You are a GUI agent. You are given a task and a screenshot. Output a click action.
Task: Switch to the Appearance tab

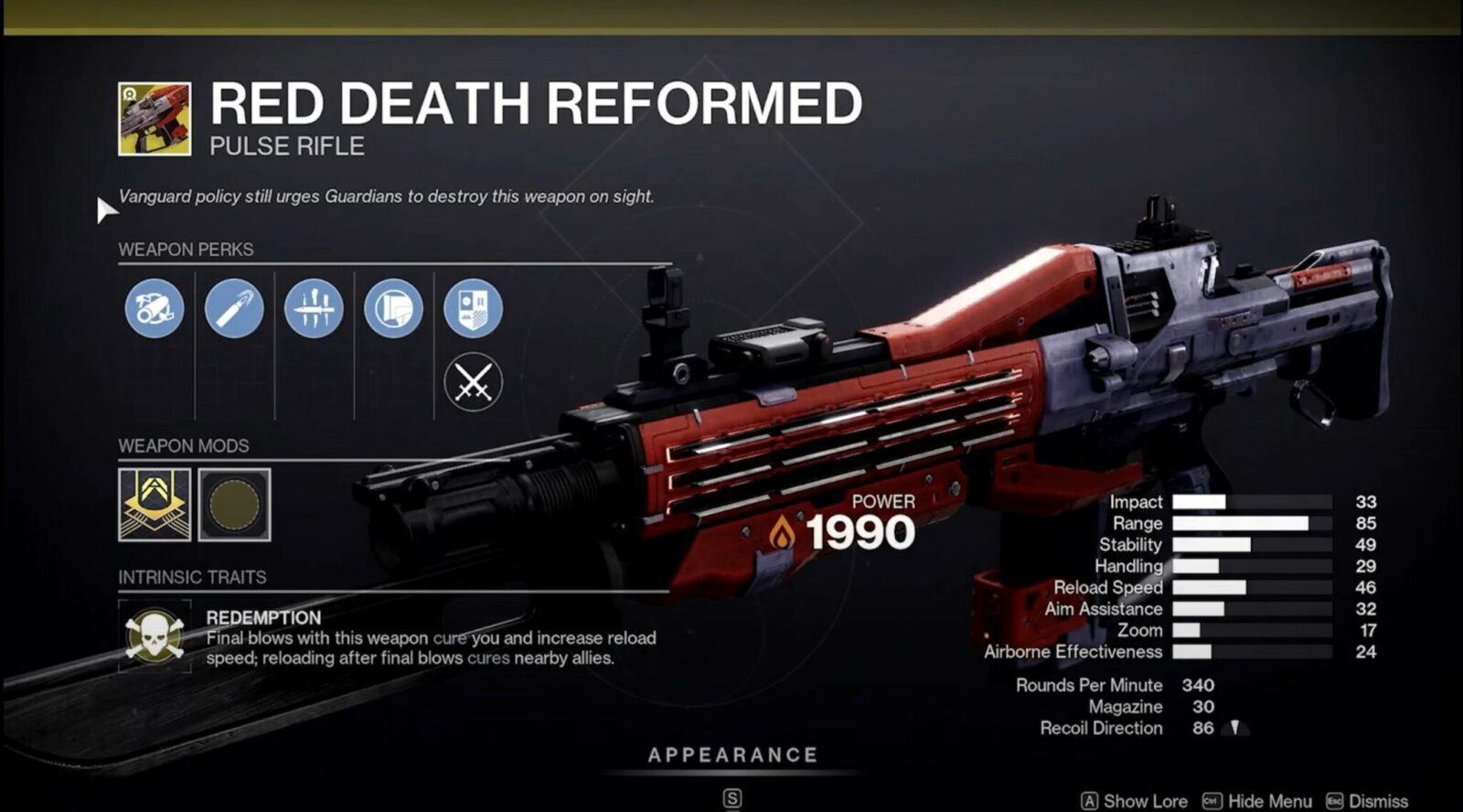tap(731, 755)
